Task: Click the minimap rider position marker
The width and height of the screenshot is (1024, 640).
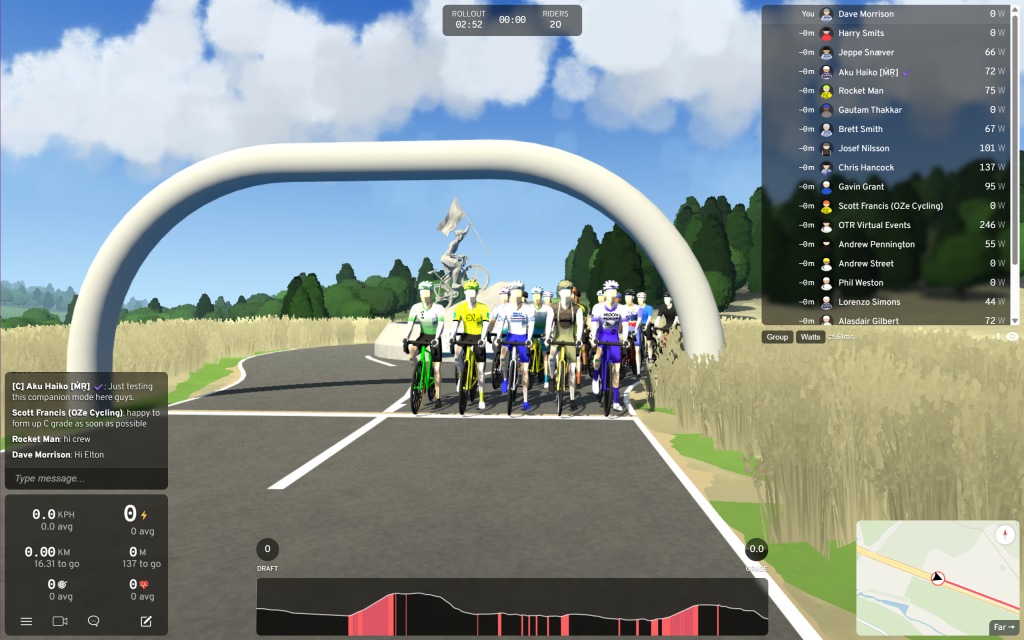Action: 938,578
